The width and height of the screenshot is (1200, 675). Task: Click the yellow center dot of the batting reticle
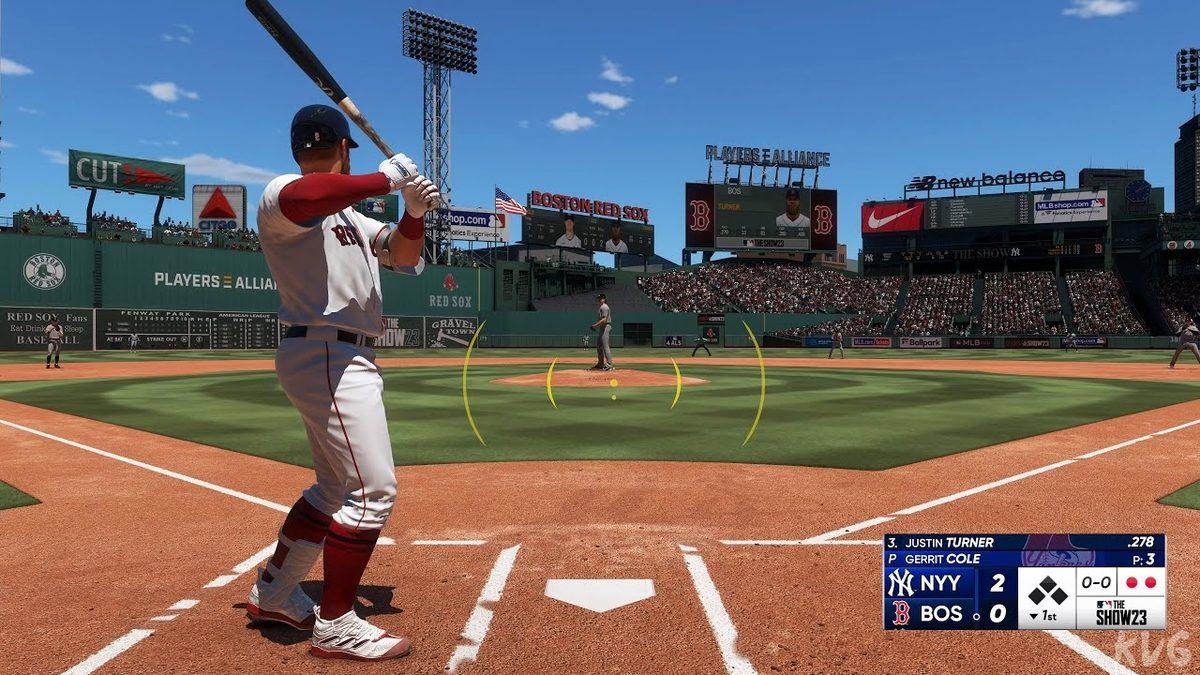(x=613, y=382)
